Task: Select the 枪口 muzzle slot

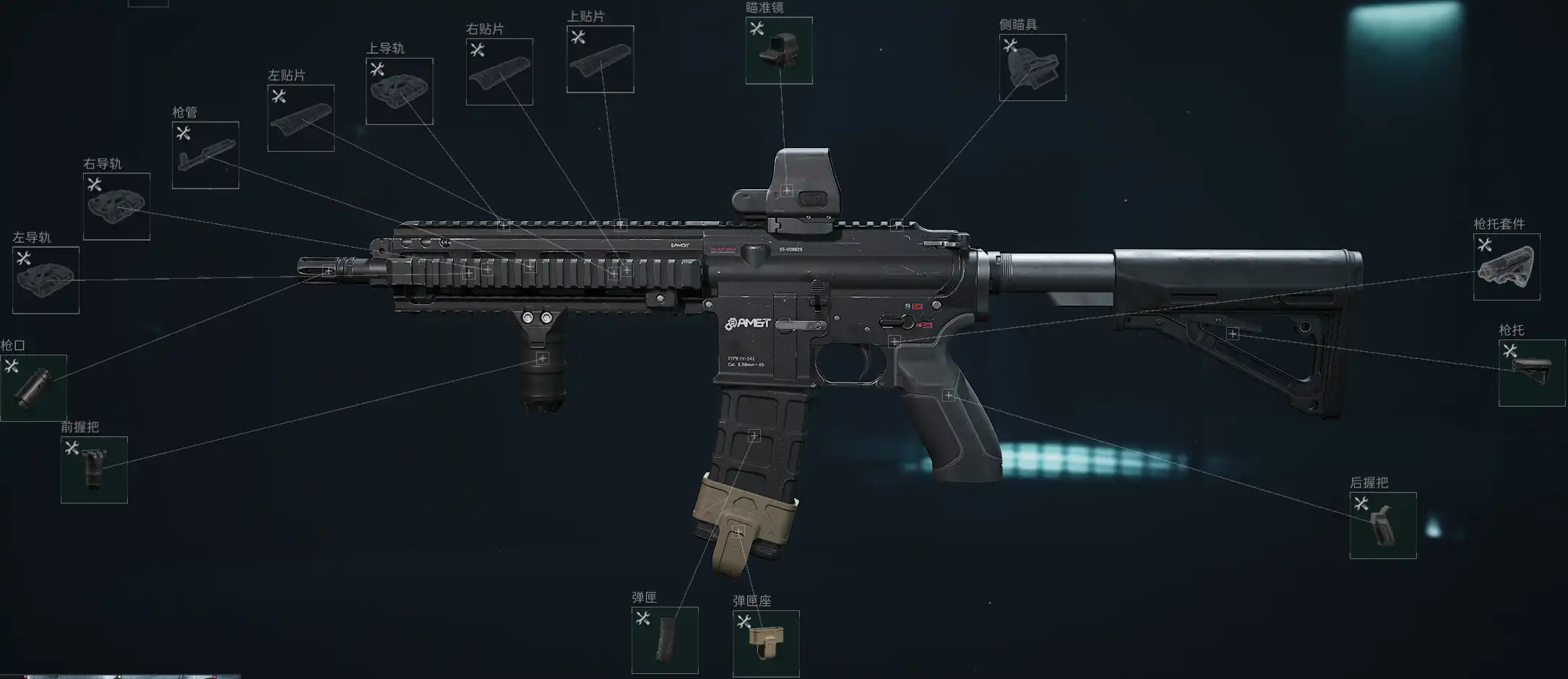Action: tap(33, 388)
